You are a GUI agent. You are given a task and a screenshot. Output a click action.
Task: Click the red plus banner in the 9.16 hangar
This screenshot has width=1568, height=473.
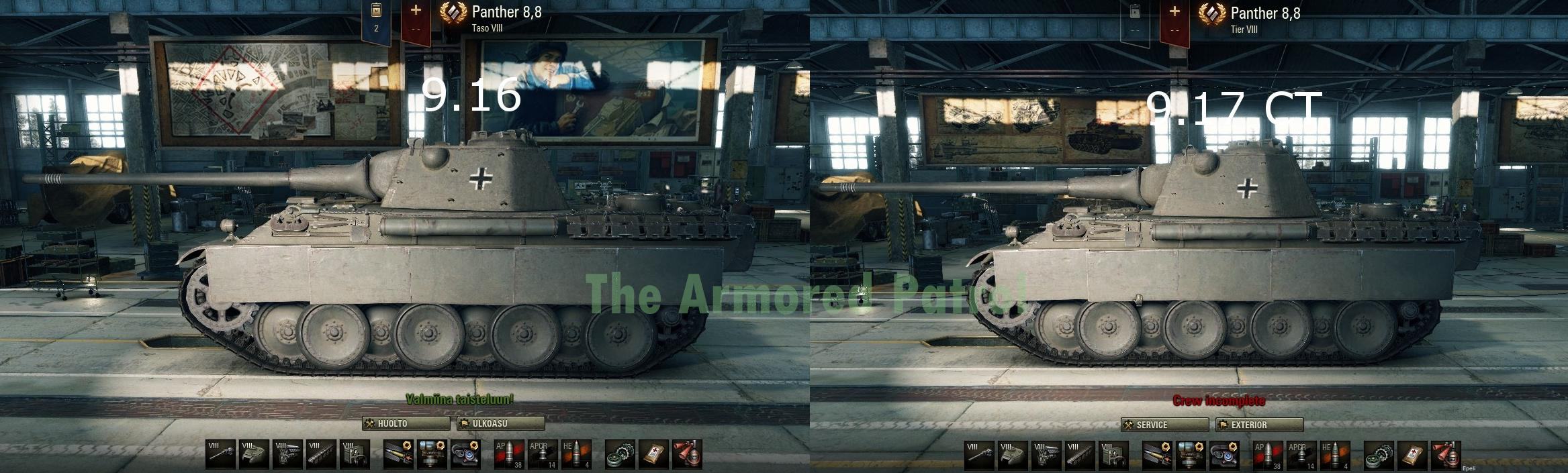[x=416, y=20]
